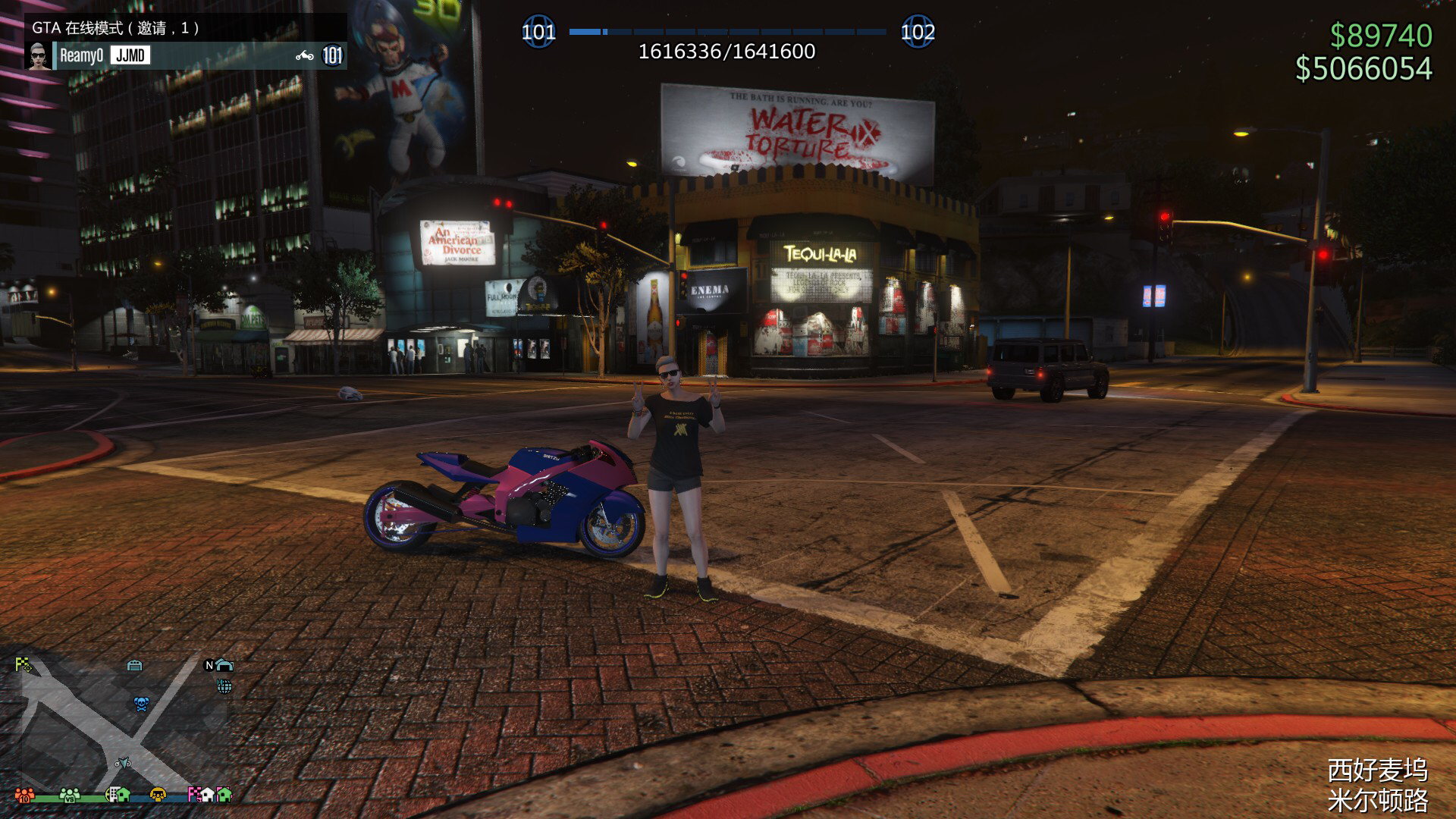Click the garage door marker on minimap
Viewport: 1456px width, 819px height.
tap(134, 666)
